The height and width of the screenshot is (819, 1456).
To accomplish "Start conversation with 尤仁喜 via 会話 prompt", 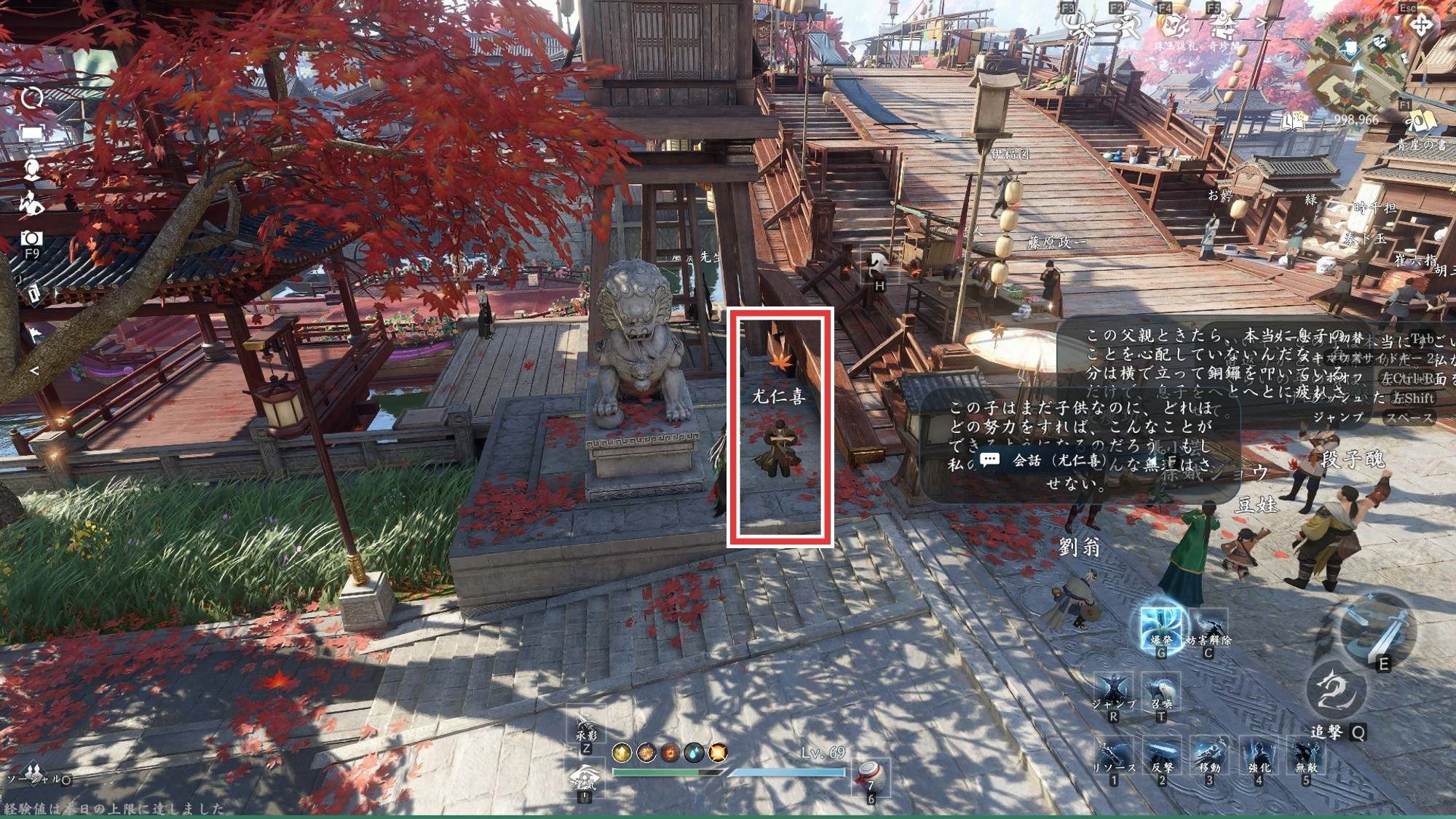I will click(x=1042, y=460).
